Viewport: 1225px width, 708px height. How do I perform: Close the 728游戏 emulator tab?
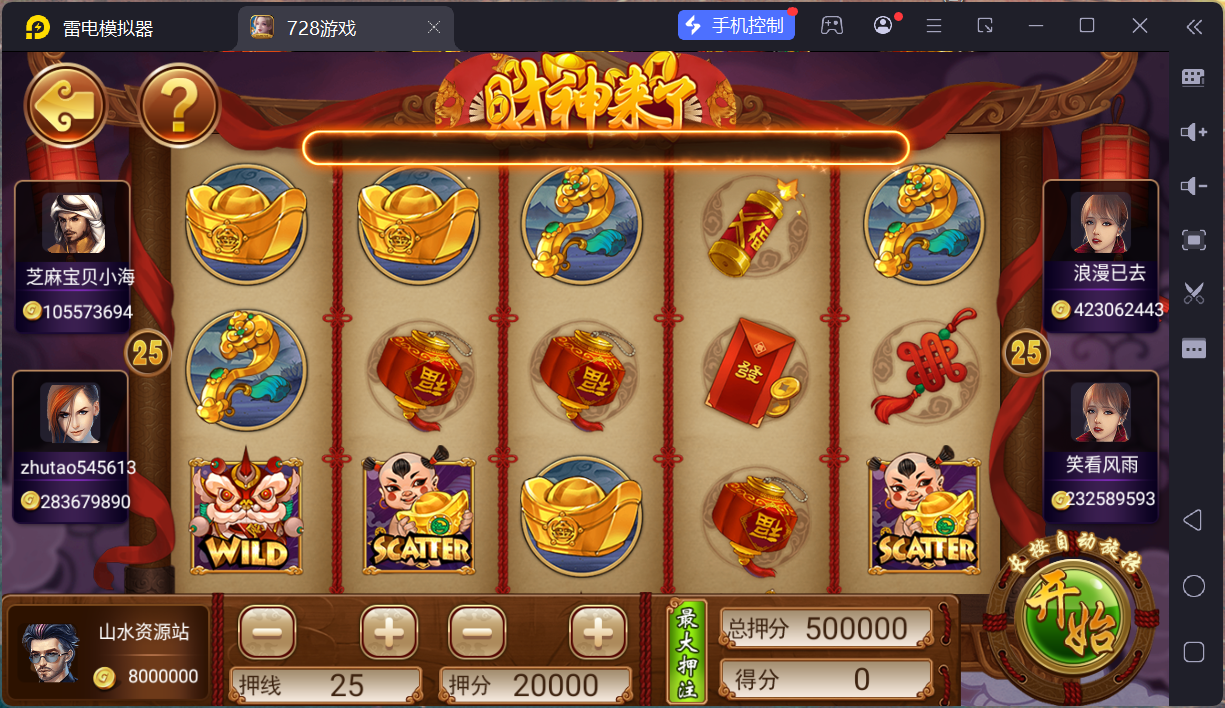(x=434, y=28)
